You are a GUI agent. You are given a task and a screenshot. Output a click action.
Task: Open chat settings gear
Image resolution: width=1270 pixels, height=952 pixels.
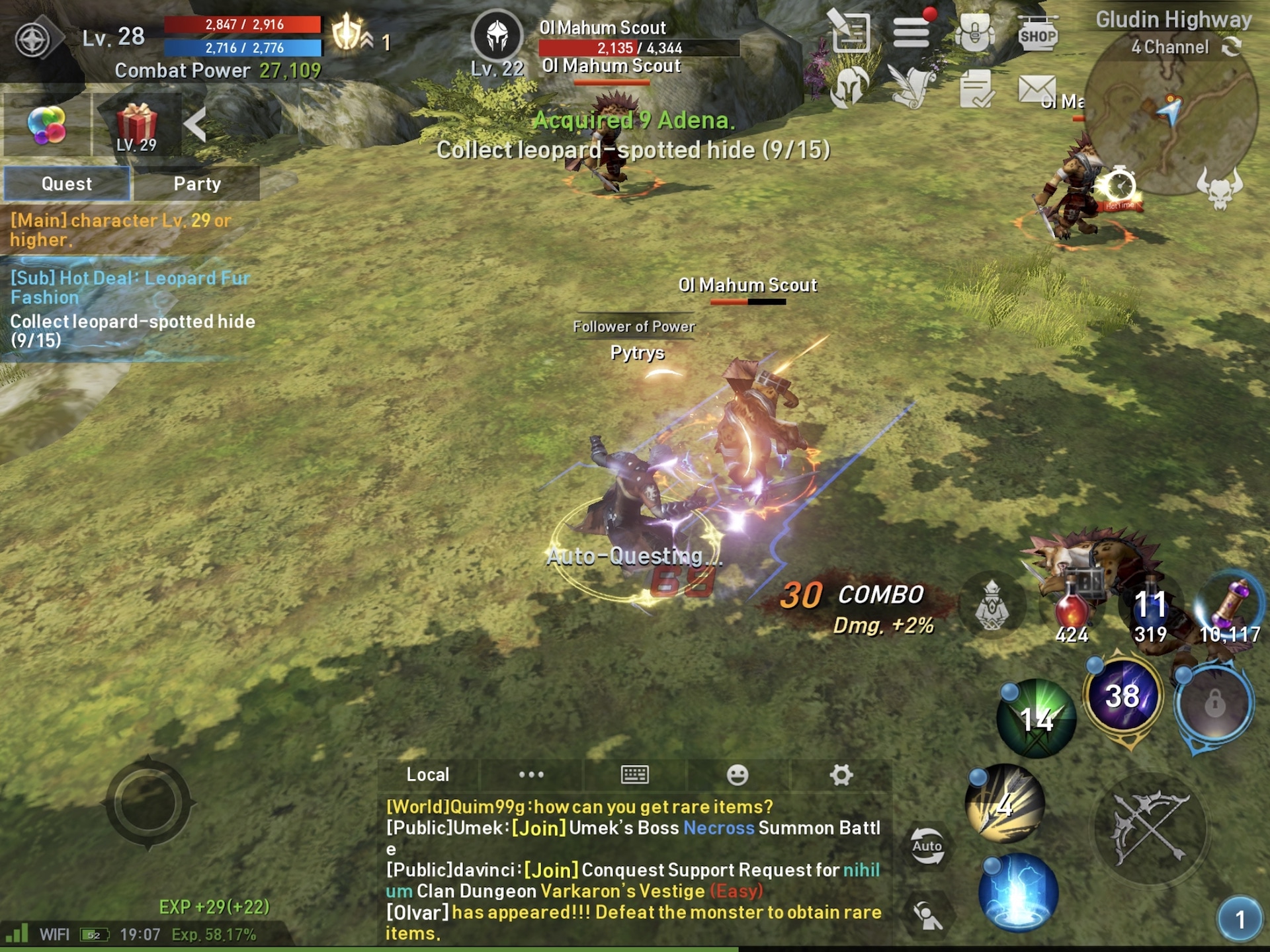click(841, 774)
